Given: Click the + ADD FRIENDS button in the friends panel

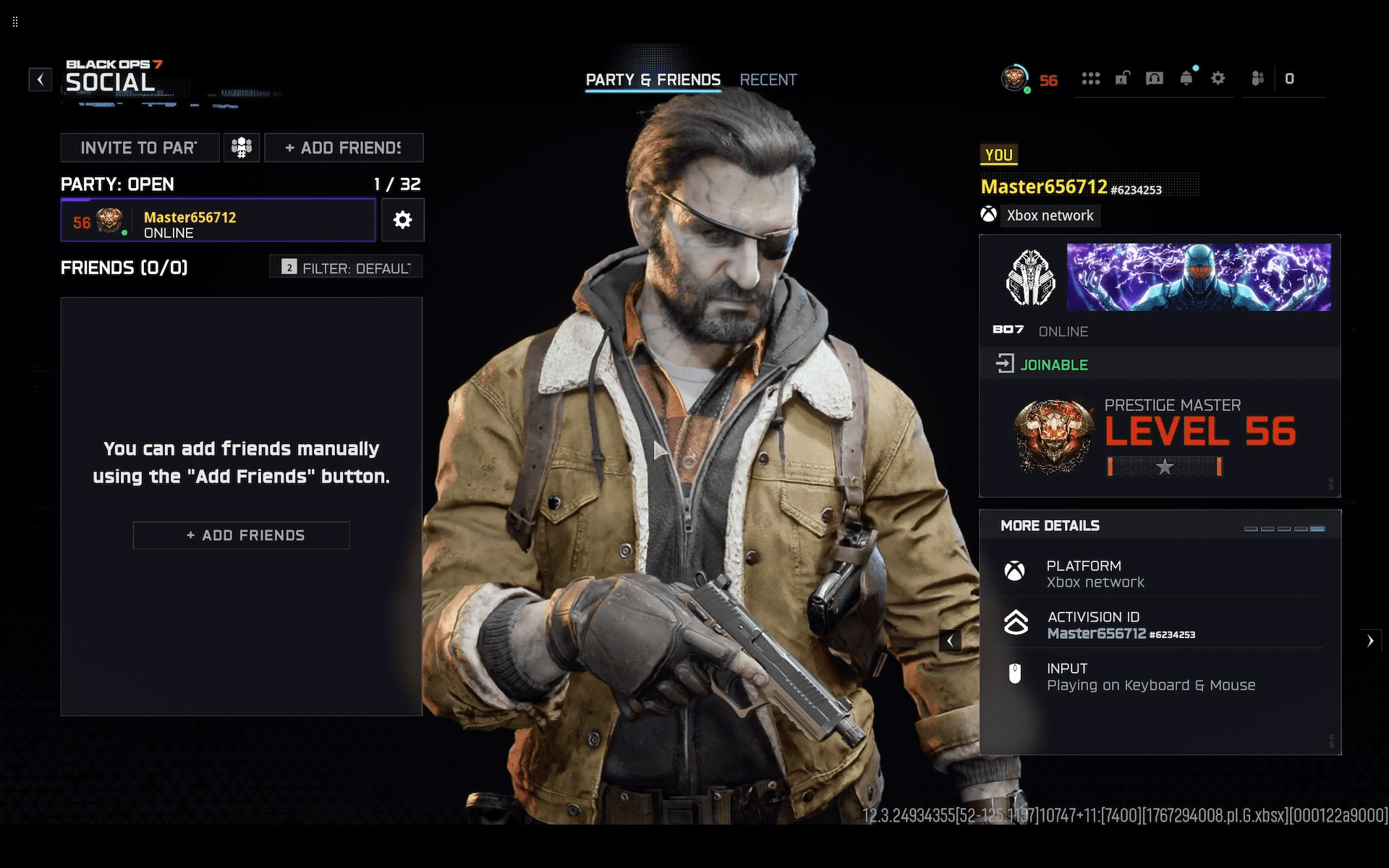Looking at the screenshot, I should point(241,535).
